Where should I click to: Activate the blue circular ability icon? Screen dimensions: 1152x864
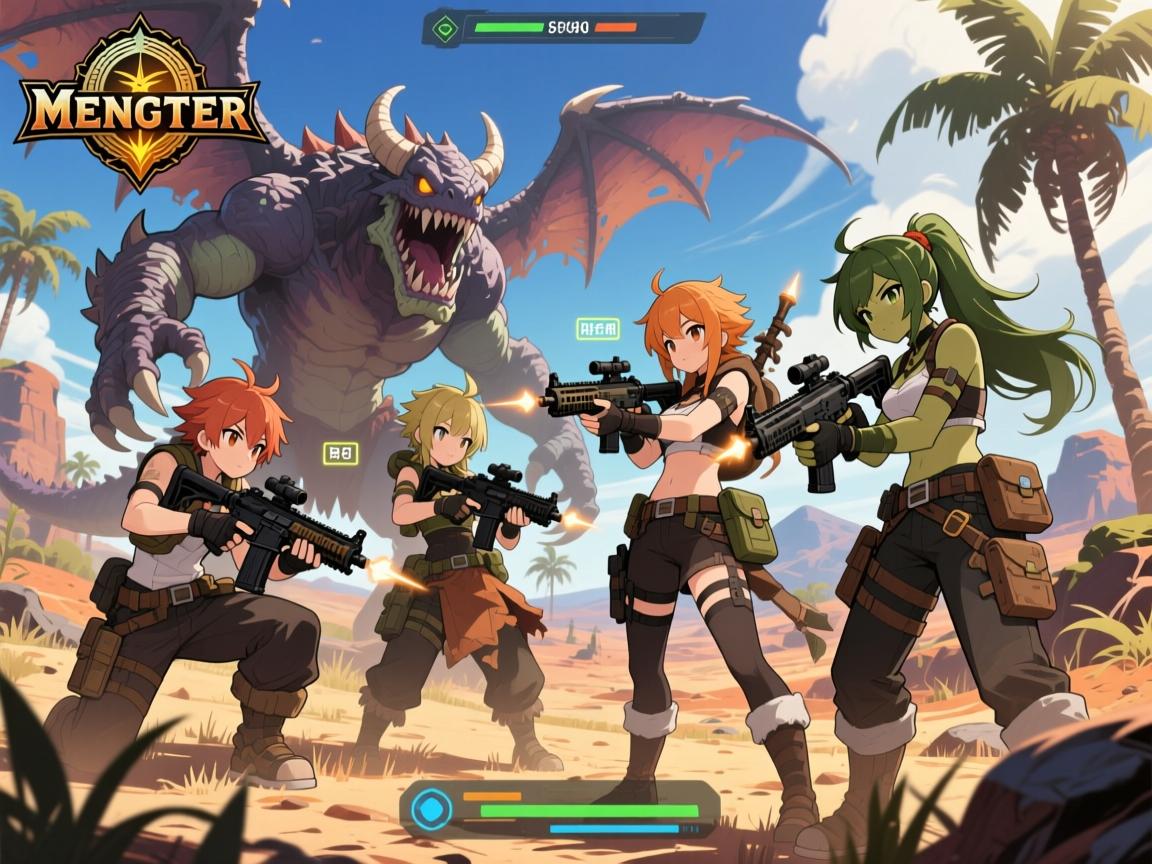click(x=433, y=808)
